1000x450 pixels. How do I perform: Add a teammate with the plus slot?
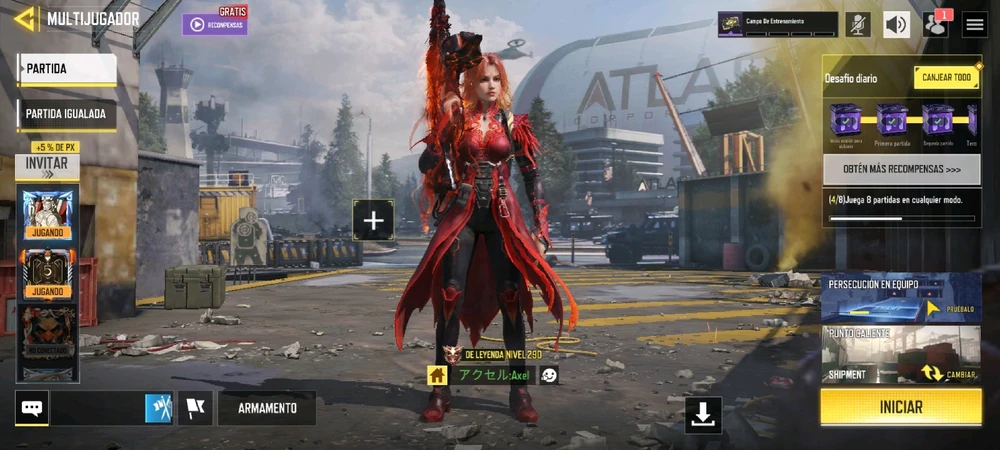click(x=373, y=220)
